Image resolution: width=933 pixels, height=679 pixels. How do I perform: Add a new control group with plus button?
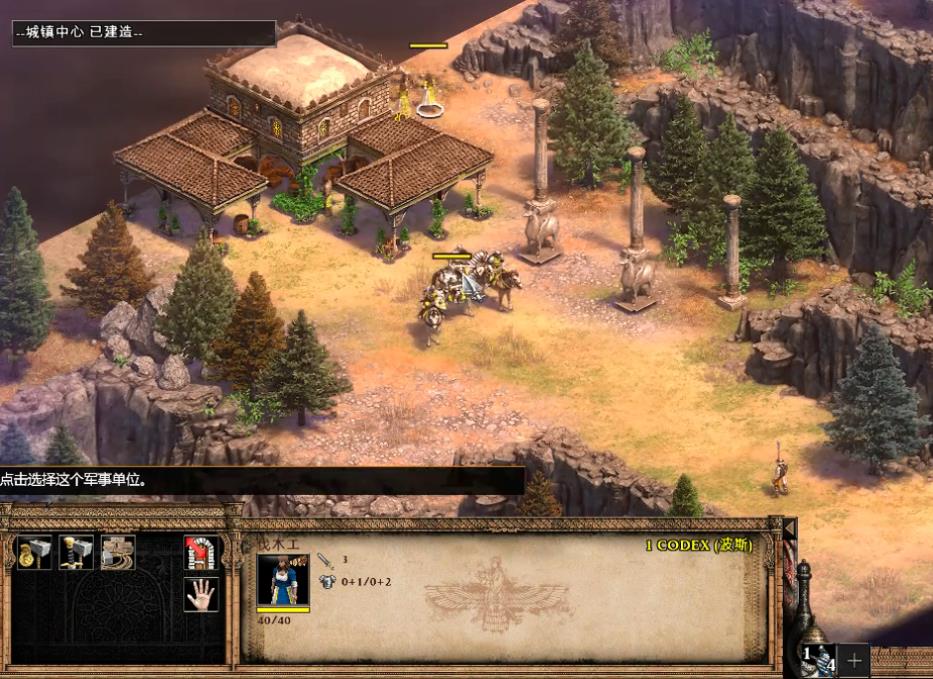click(854, 660)
